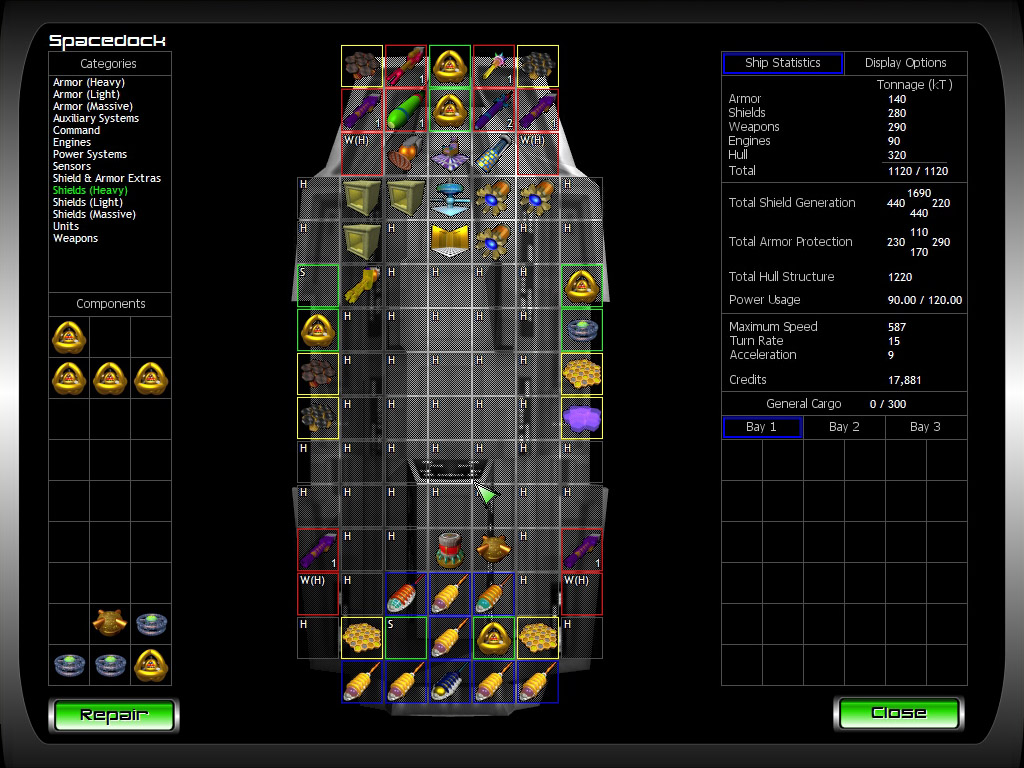Switch to the Display Options tab
1024x768 pixels.
click(905, 63)
